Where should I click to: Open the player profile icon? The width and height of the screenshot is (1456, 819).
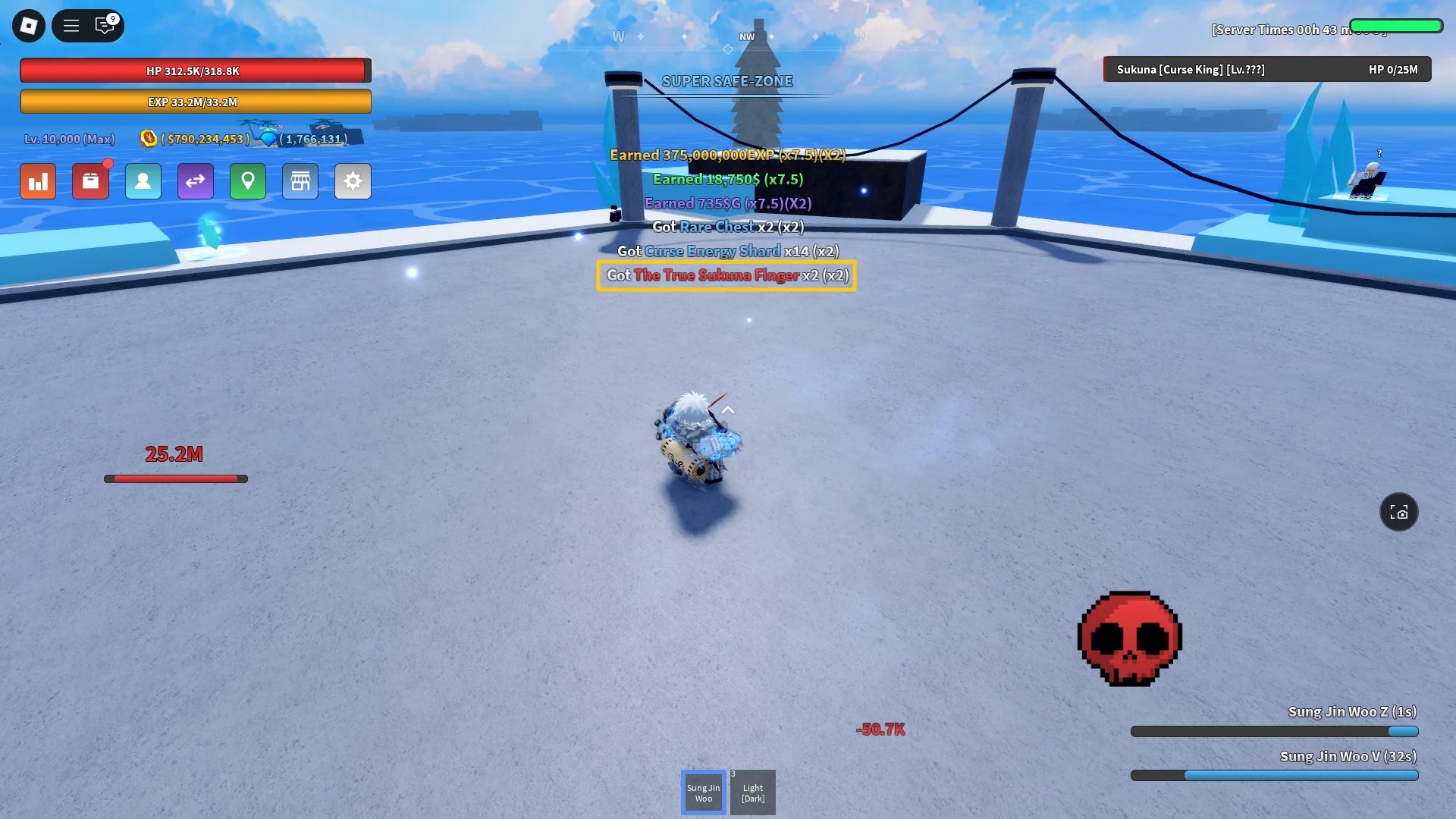click(143, 181)
